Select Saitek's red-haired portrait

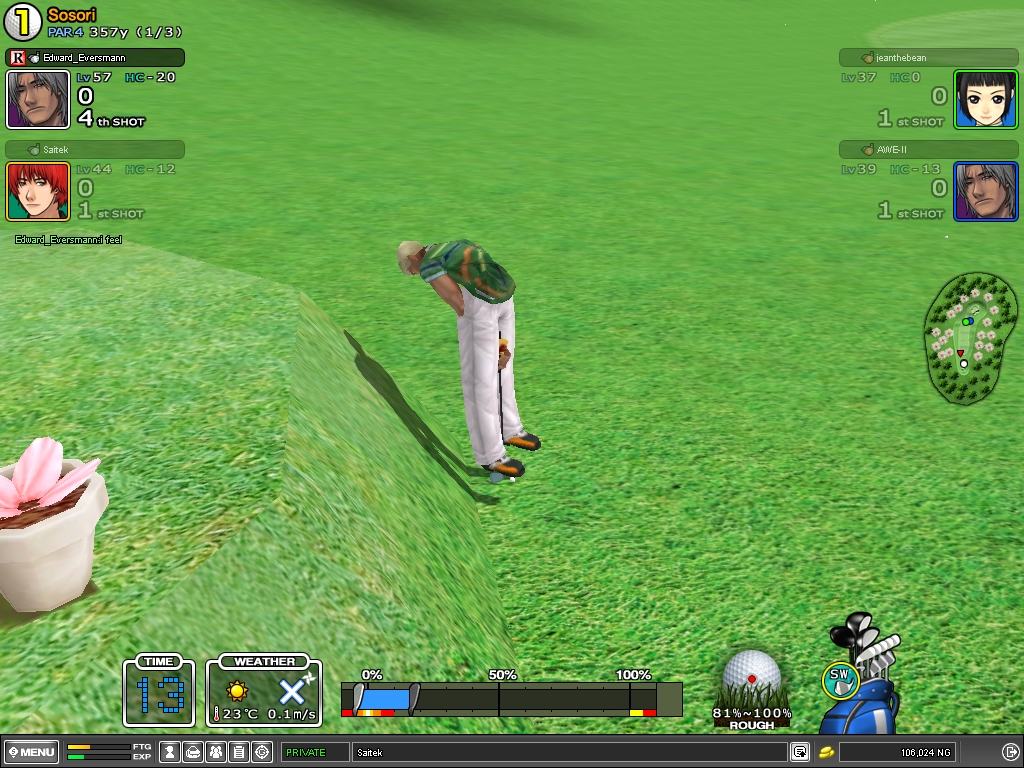[38, 191]
